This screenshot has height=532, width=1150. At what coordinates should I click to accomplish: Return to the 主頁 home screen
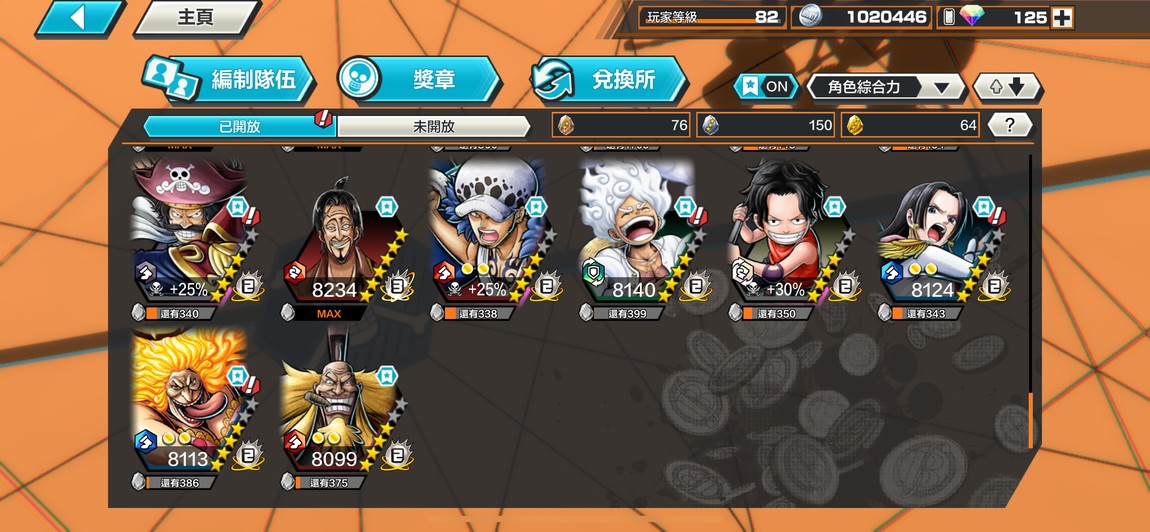(195, 17)
